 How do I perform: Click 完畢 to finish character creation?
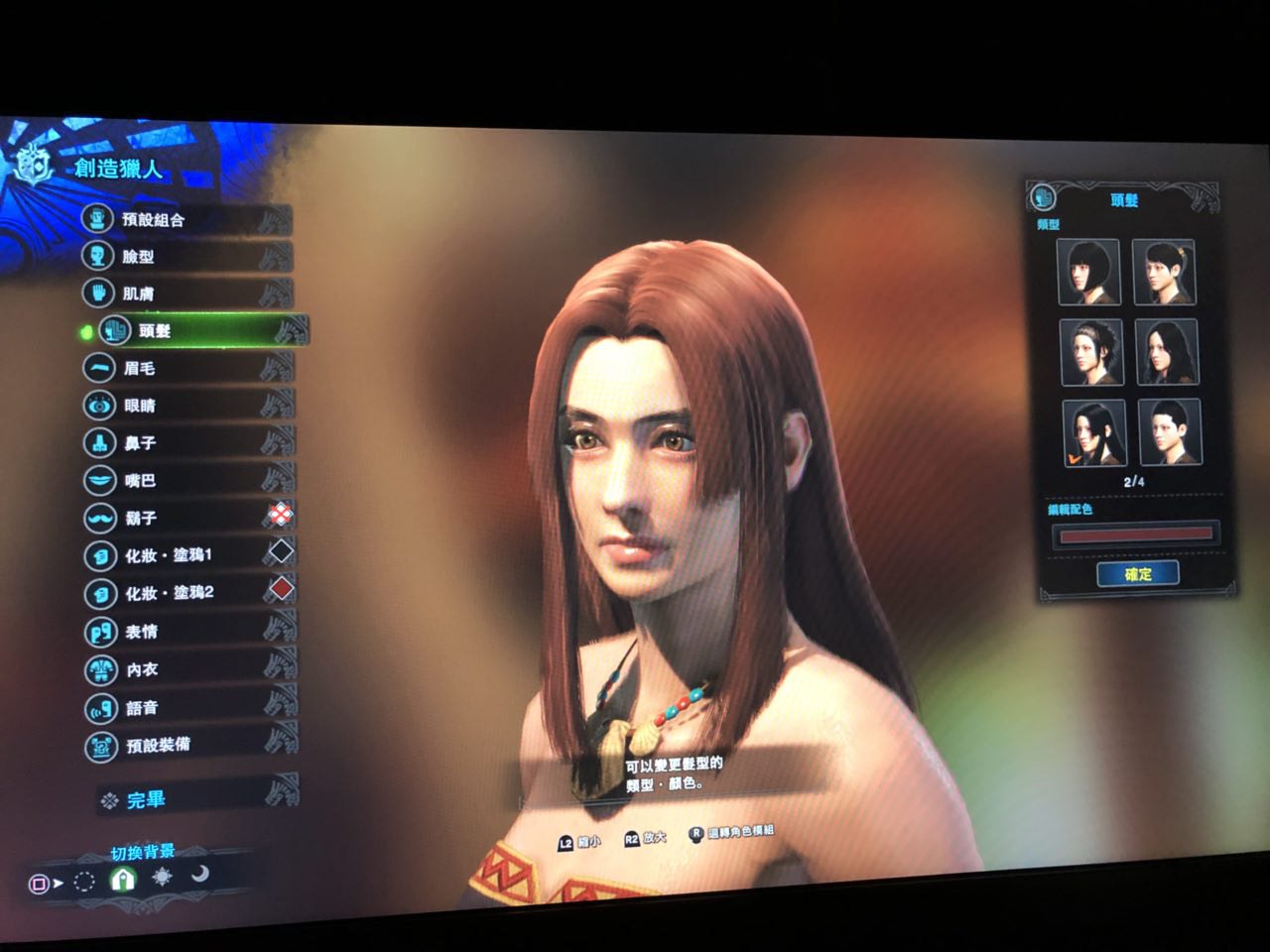[146, 799]
